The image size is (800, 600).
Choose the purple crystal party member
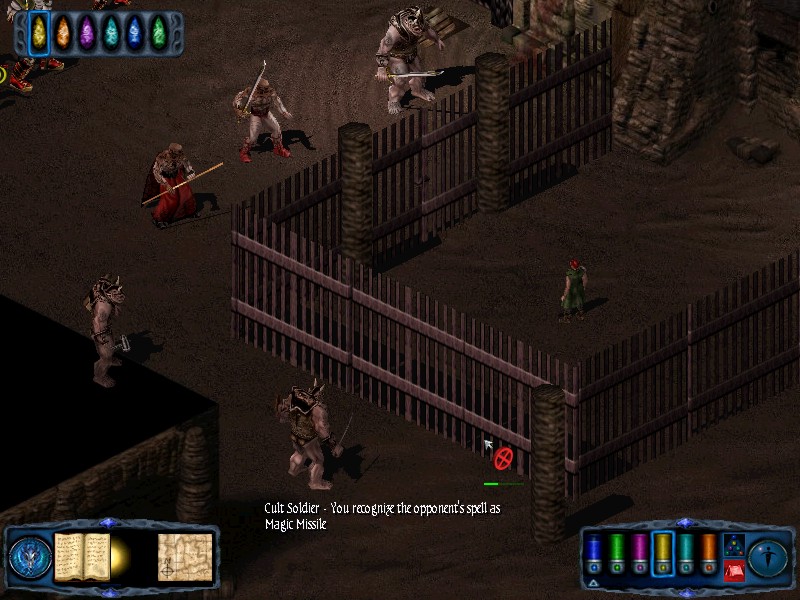coord(87,33)
